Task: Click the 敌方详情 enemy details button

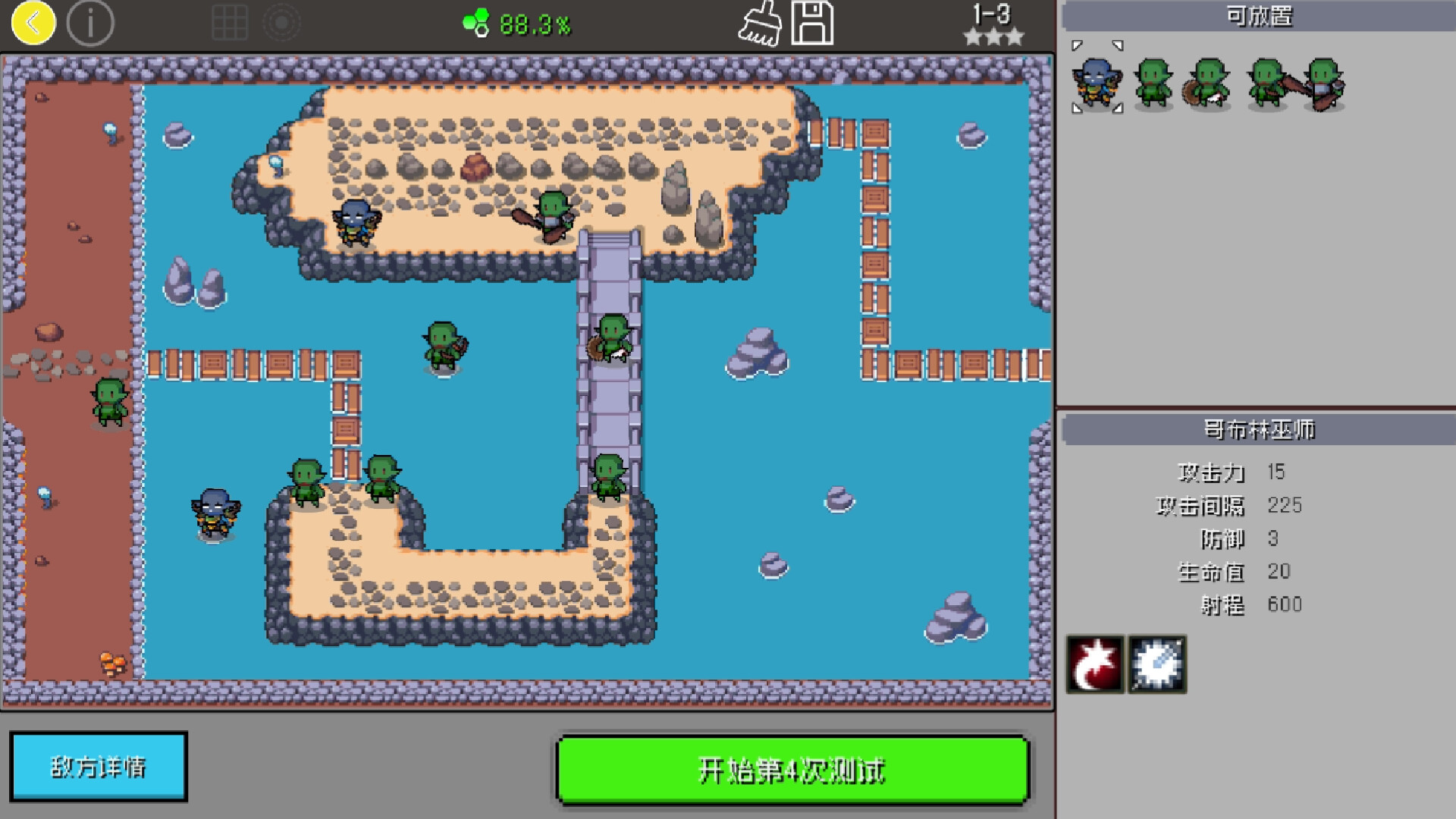Action: (99, 766)
